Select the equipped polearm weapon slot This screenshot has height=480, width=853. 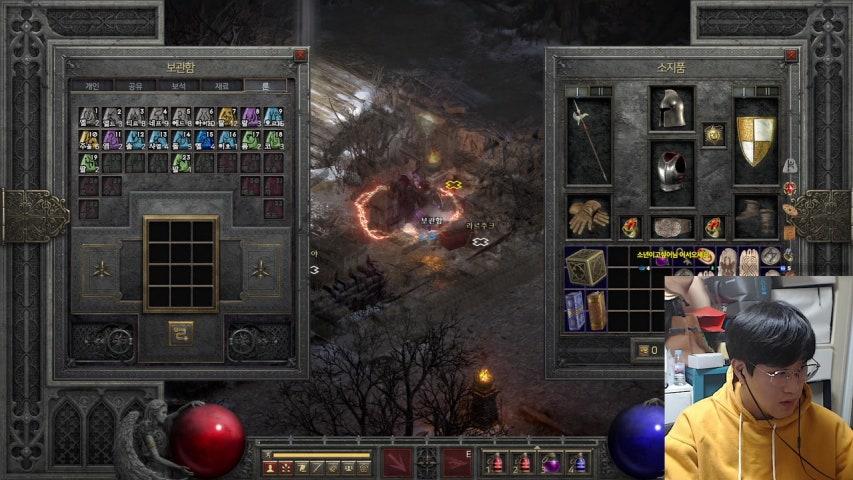point(588,140)
